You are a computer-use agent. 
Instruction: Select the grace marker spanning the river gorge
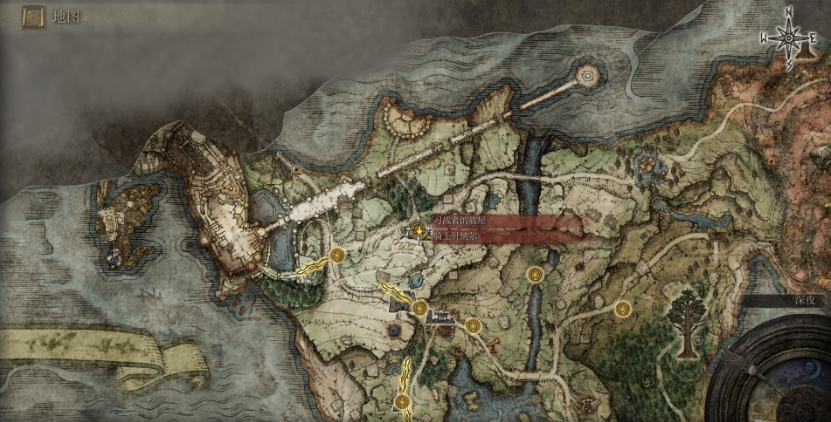pyautogui.click(x=536, y=274)
